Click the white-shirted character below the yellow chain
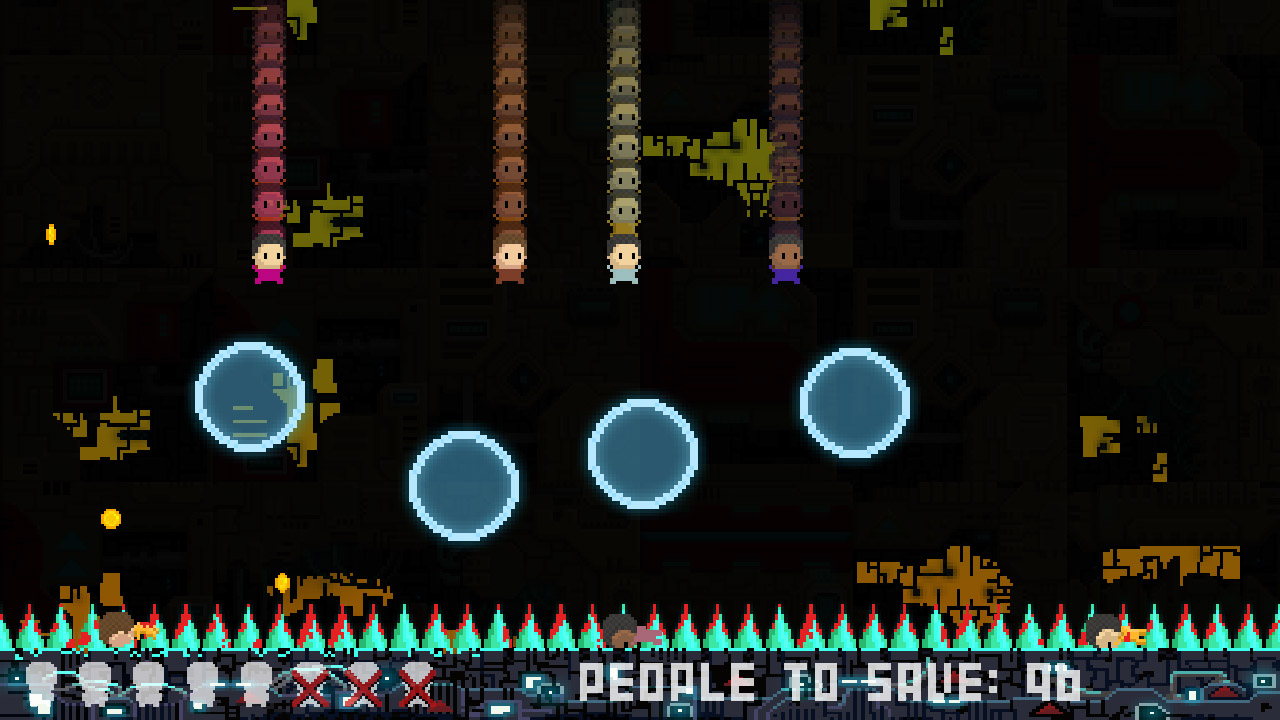1280x720 pixels. [x=622, y=260]
